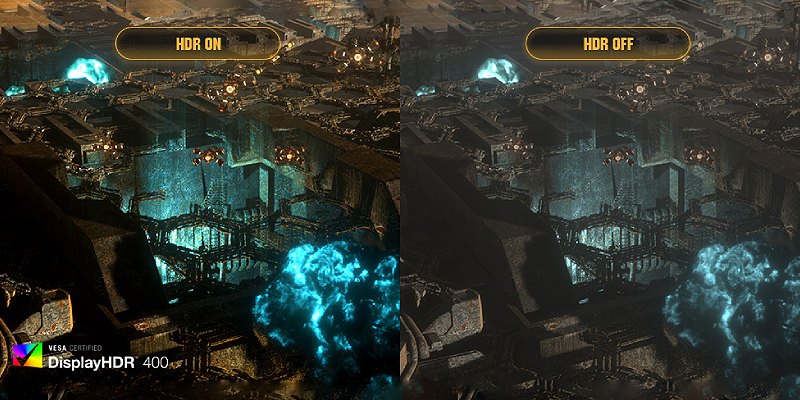
Task: Select the HDR ON label
Action: [198, 43]
